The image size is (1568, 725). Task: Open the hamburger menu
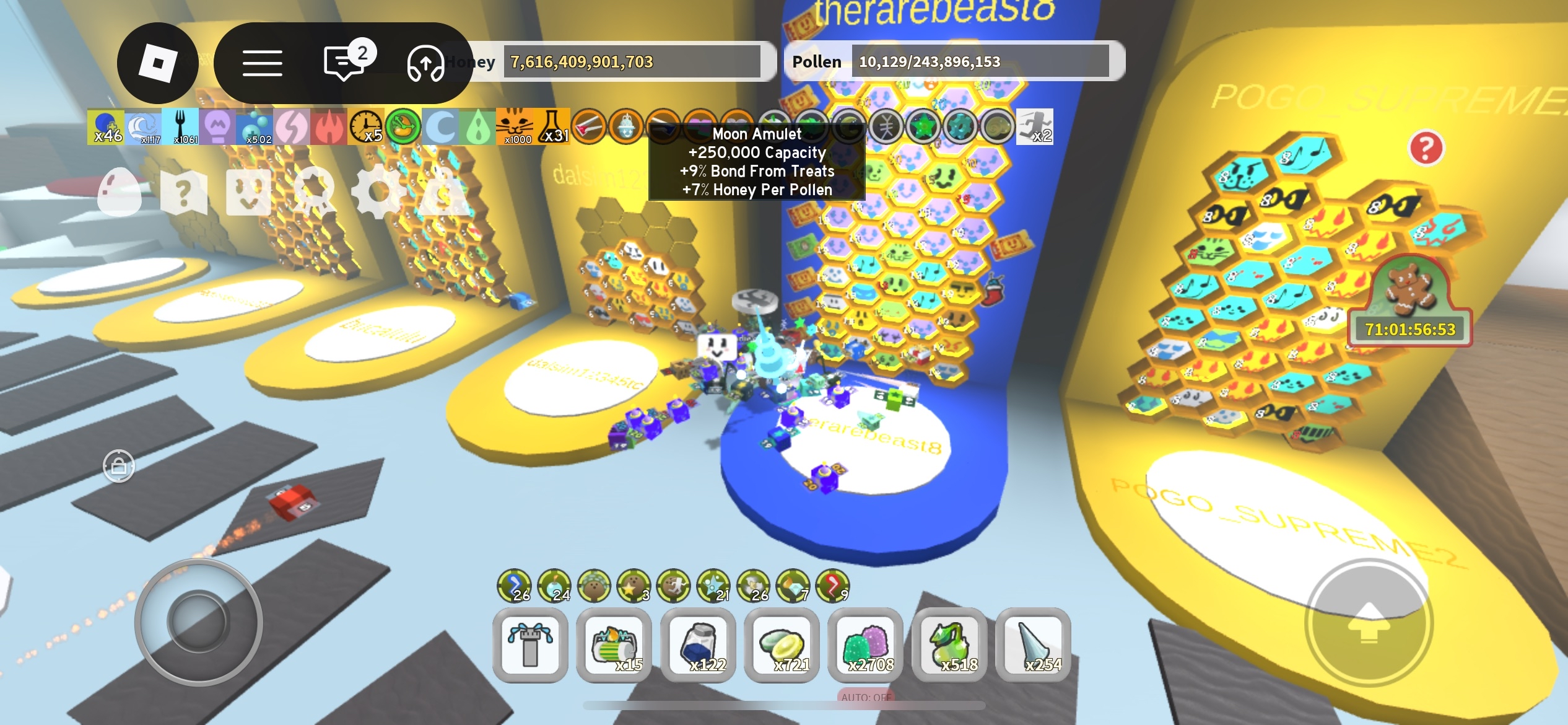[x=262, y=63]
